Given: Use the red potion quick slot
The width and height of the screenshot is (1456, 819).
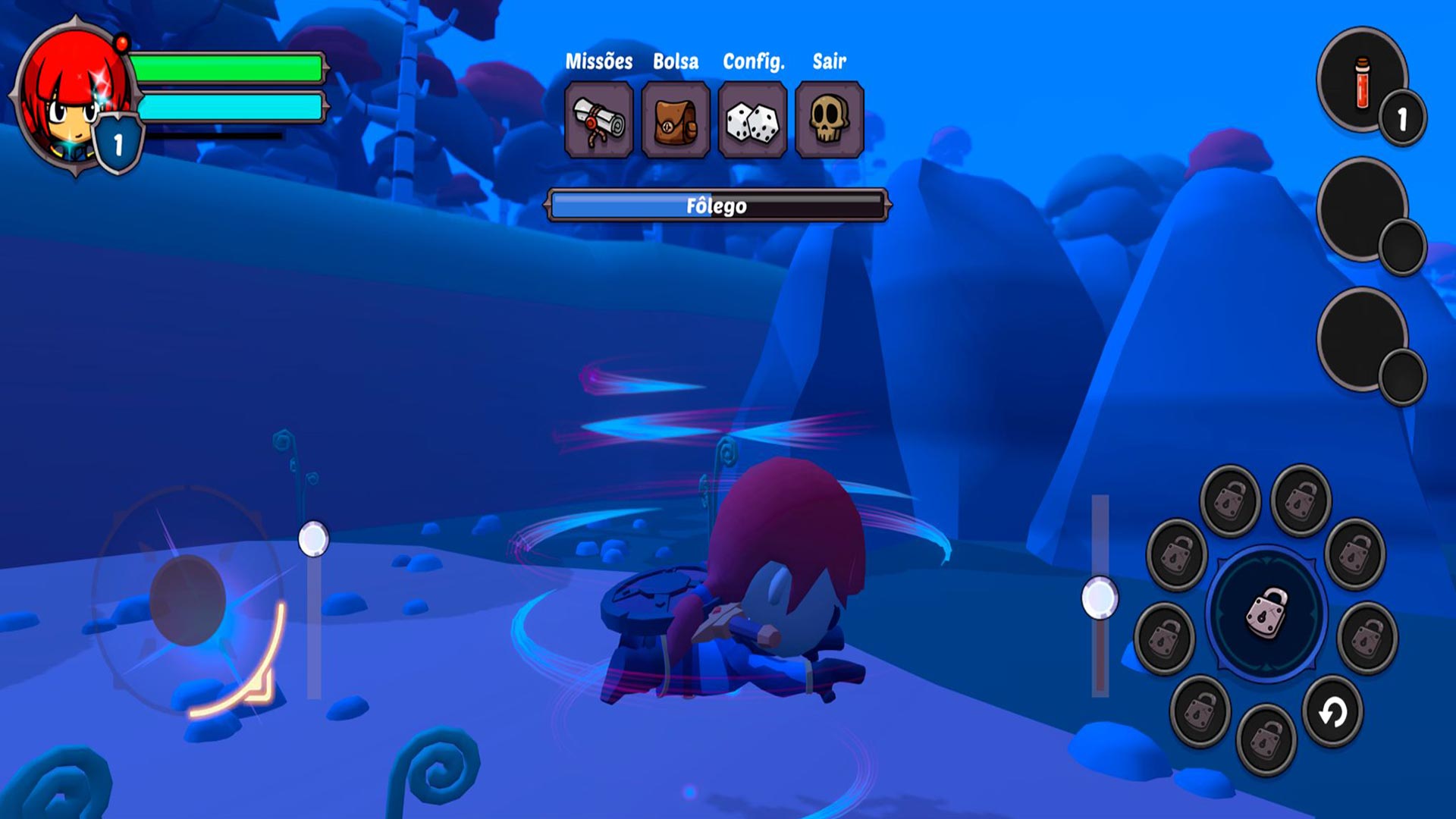Looking at the screenshot, I should coord(1362,80).
